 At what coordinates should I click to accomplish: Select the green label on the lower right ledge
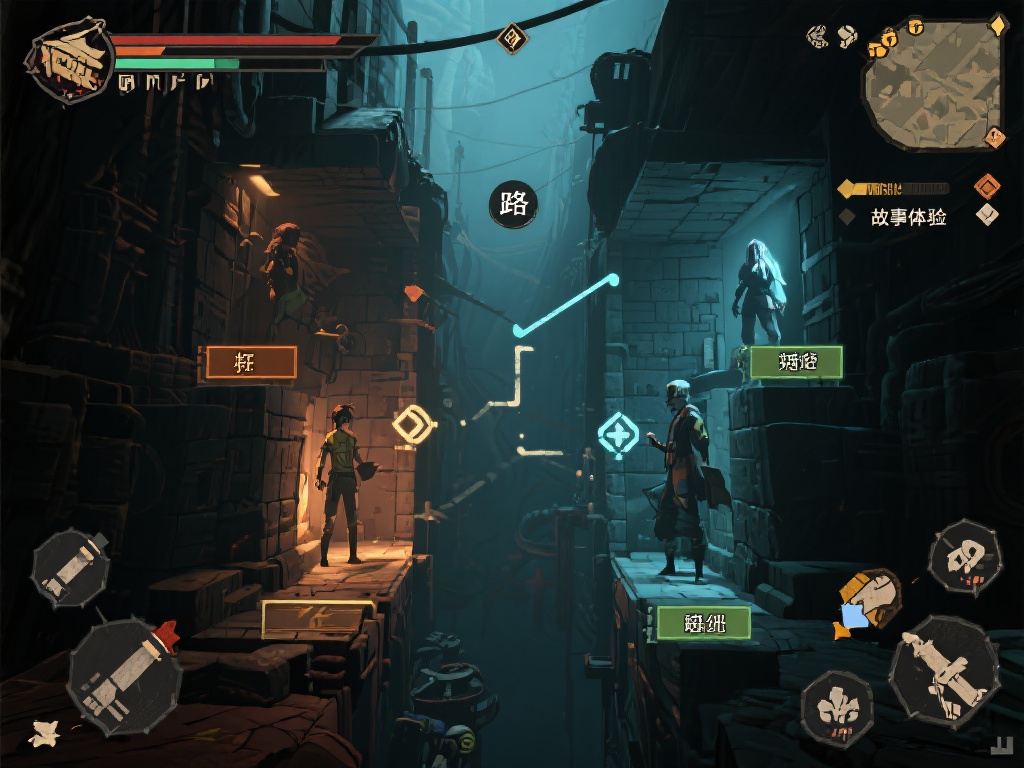click(703, 623)
